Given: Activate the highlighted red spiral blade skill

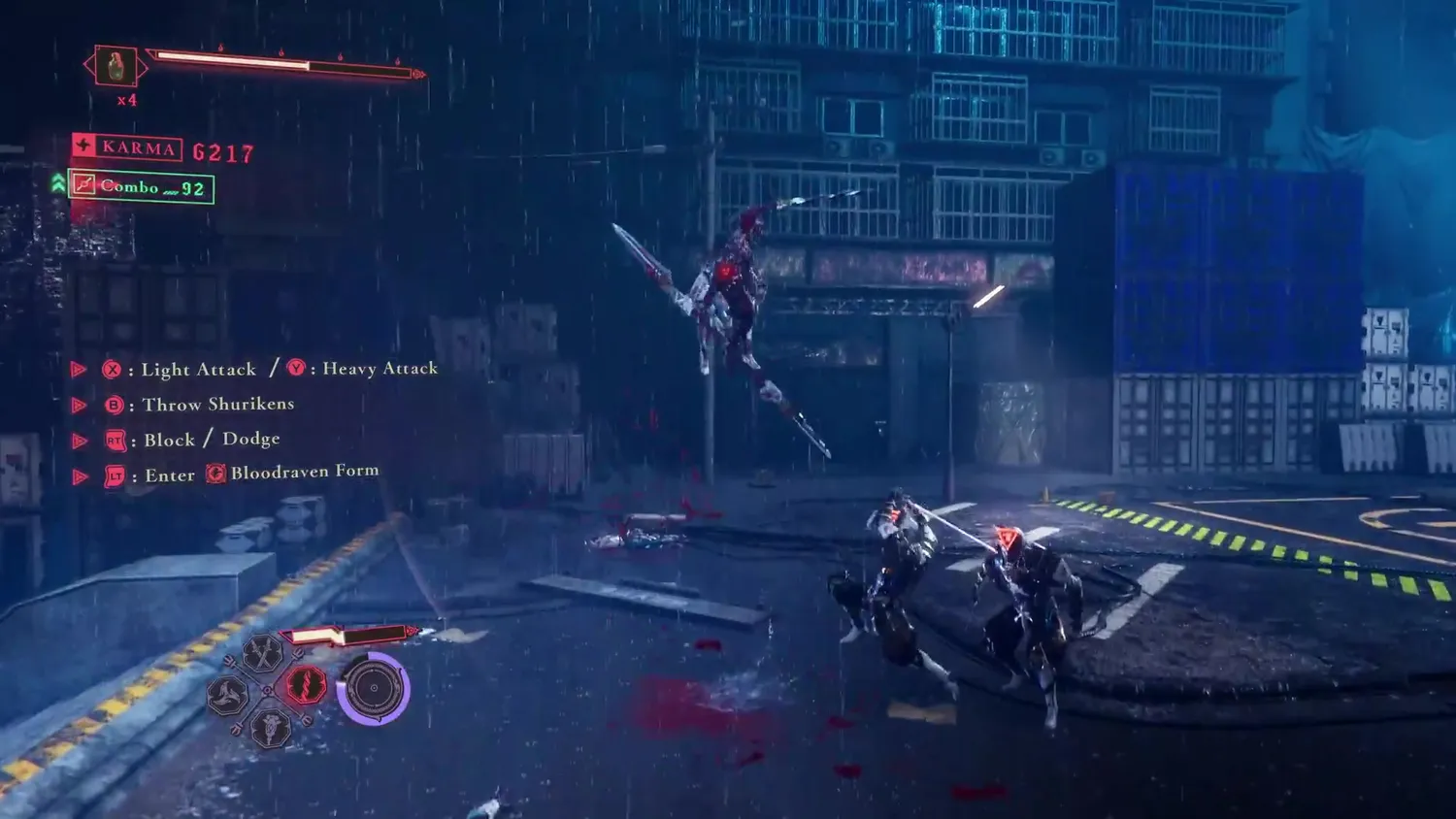Looking at the screenshot, I should point(305,686).
